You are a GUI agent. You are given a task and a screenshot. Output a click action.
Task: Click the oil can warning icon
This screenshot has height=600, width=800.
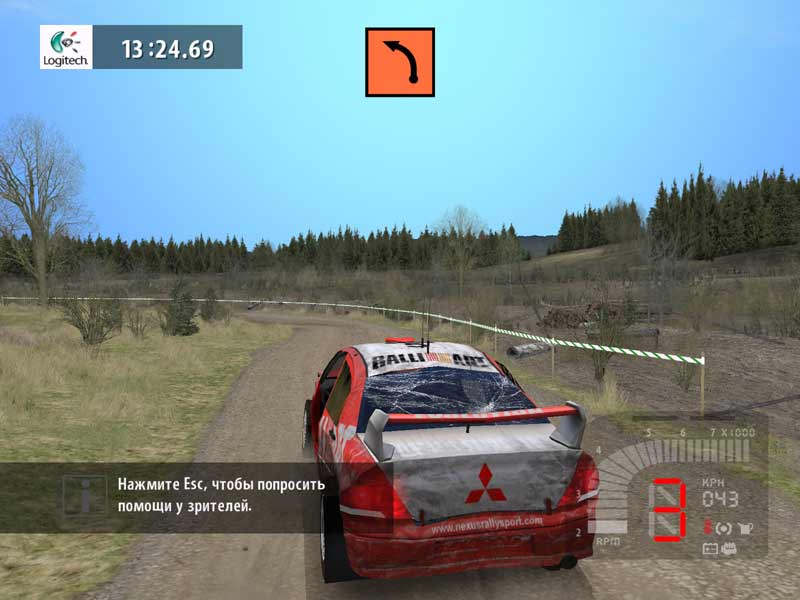point(745,528)
